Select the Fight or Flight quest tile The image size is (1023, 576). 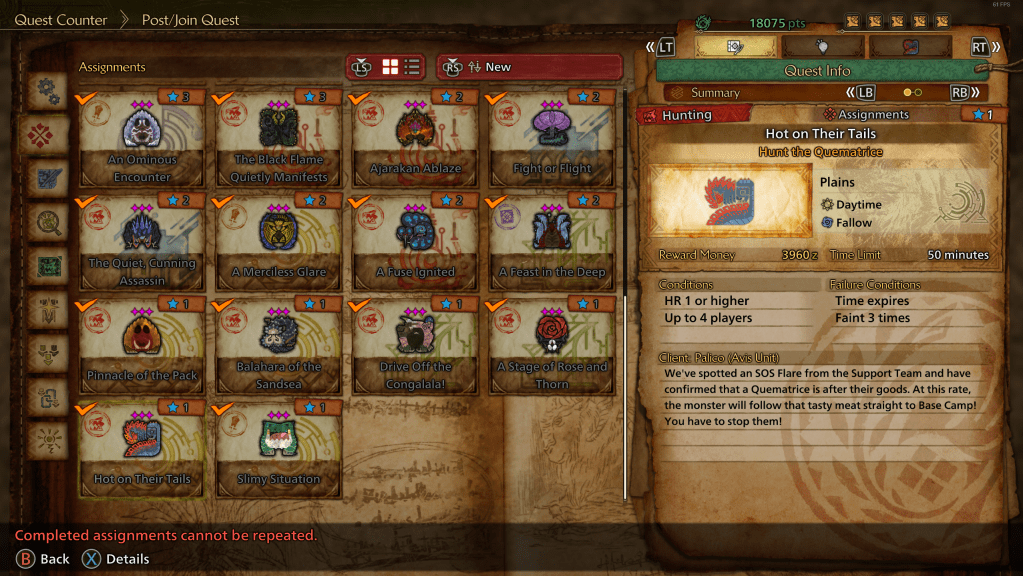click(x=552, y=139)
